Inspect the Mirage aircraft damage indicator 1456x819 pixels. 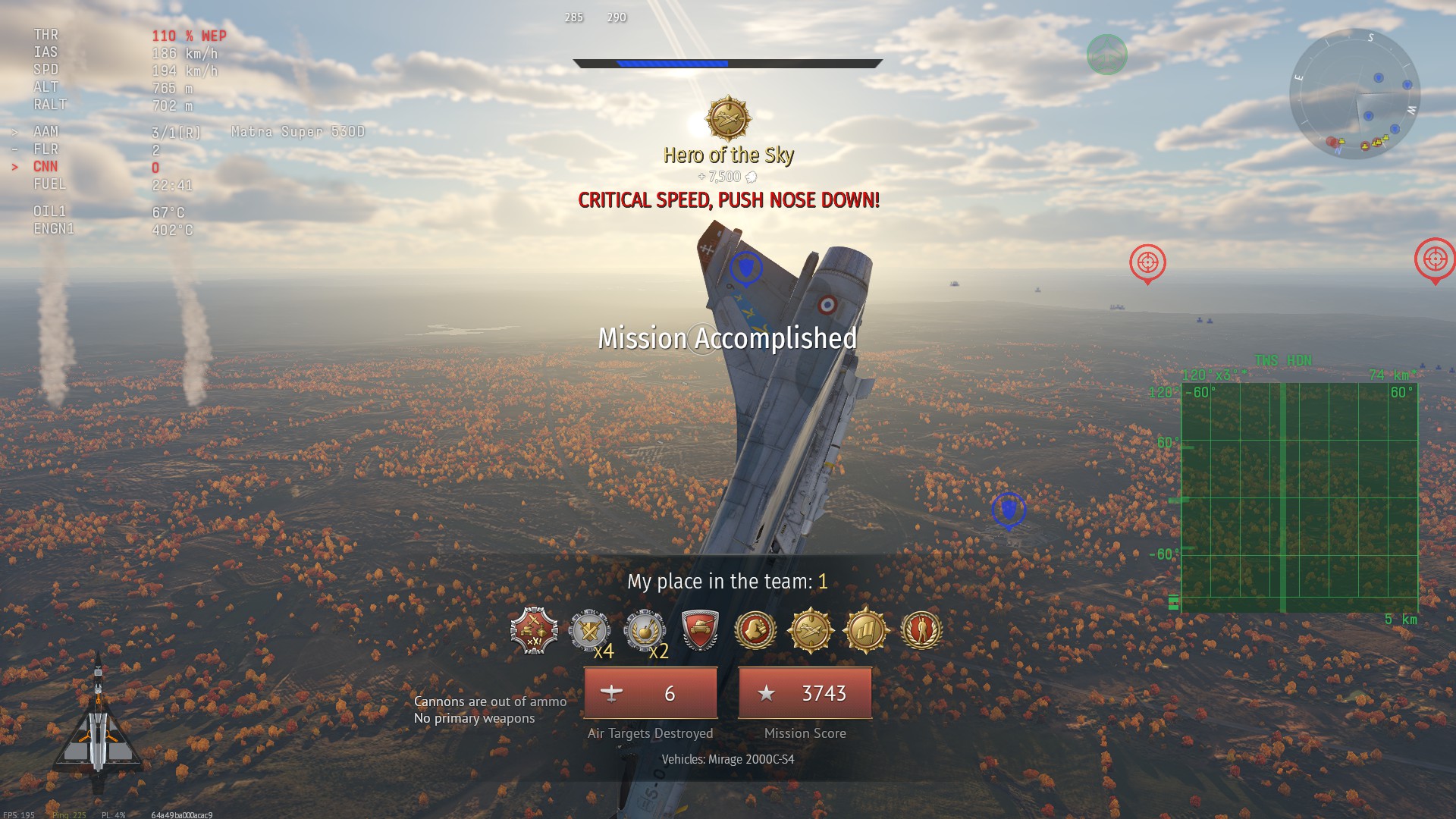click(98, 726)
